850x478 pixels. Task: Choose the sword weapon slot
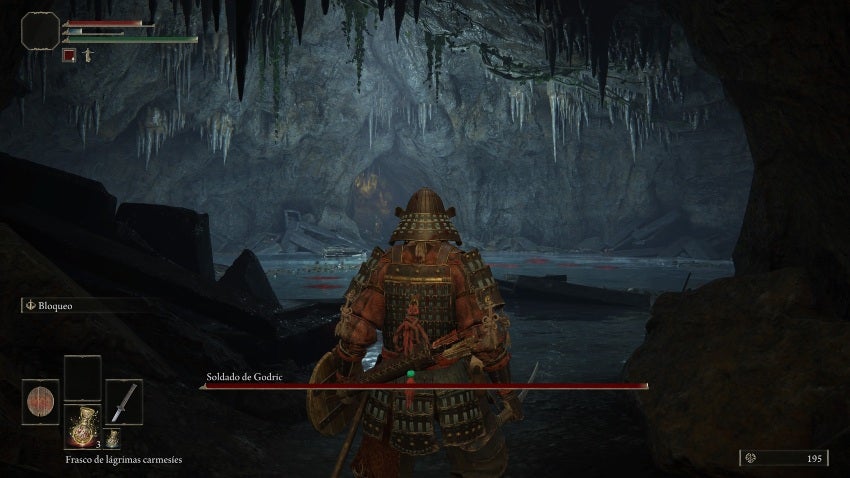coord(124,402)
